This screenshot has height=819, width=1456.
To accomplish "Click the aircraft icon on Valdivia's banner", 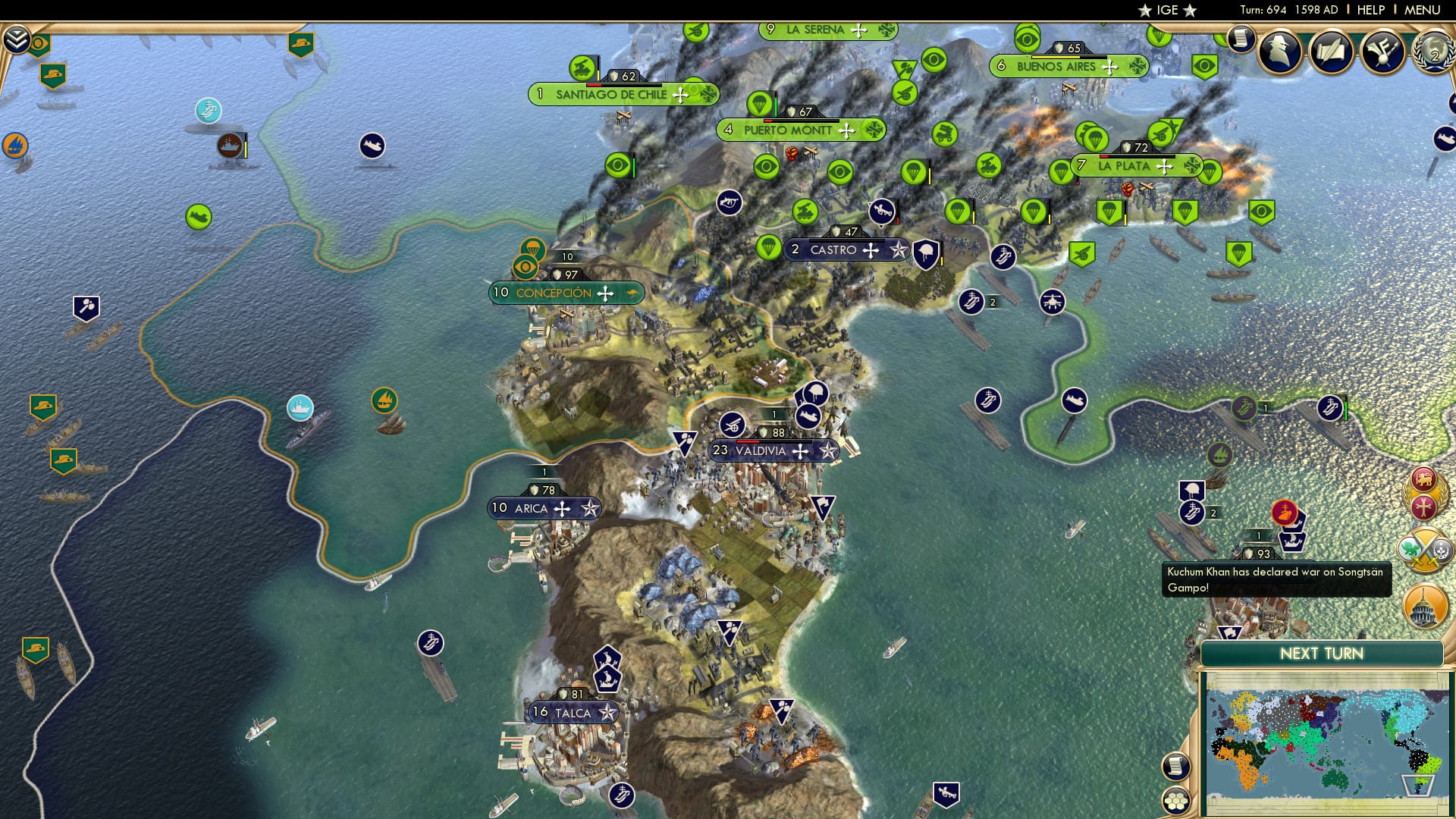I will pyautogui.click(x=800, y=450).
